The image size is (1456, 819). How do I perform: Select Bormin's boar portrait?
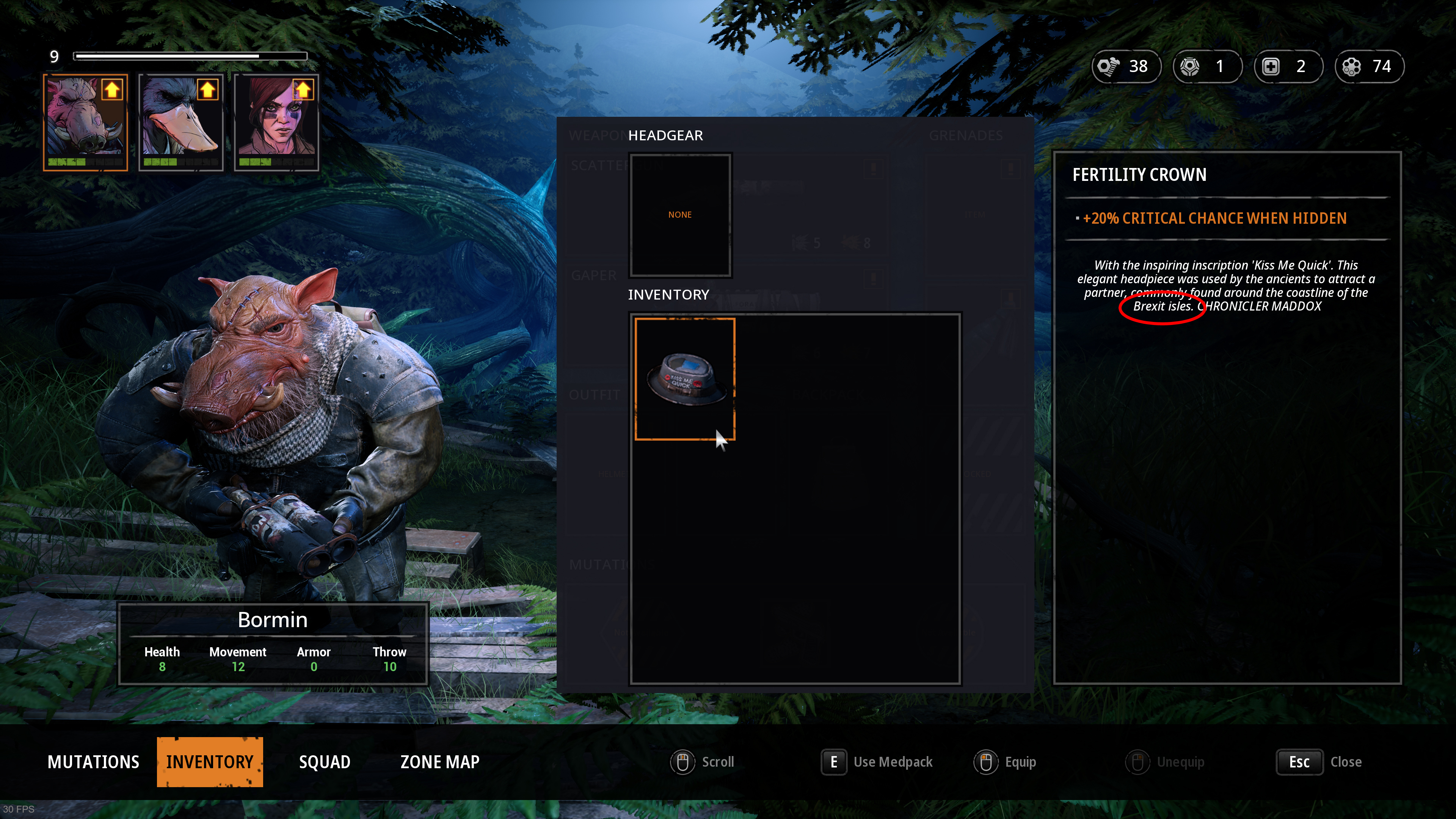[x=85, y=122]
